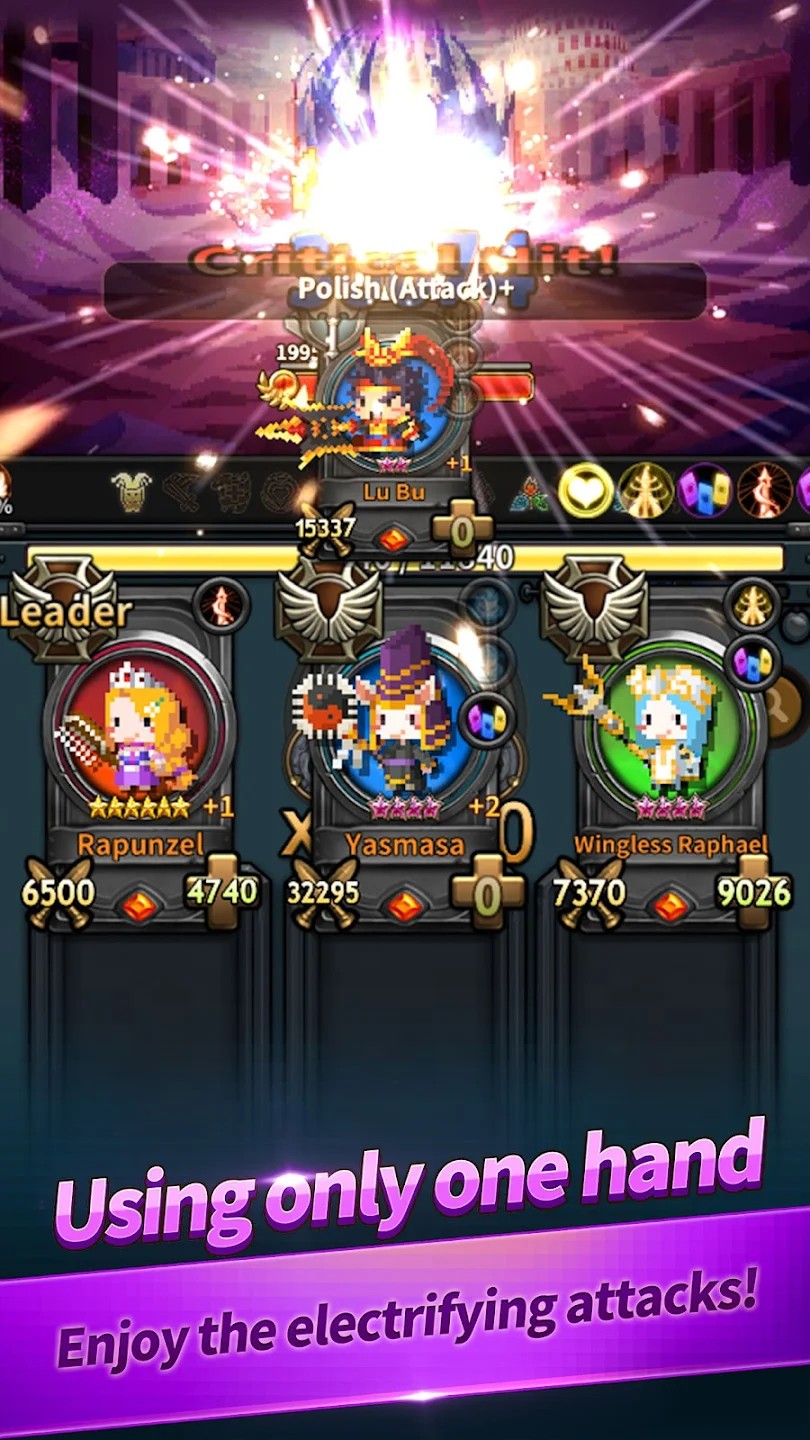
Task: Trigger the red flame figure skill in top bar
Action: pyautogui.click(x=764, y=490)
